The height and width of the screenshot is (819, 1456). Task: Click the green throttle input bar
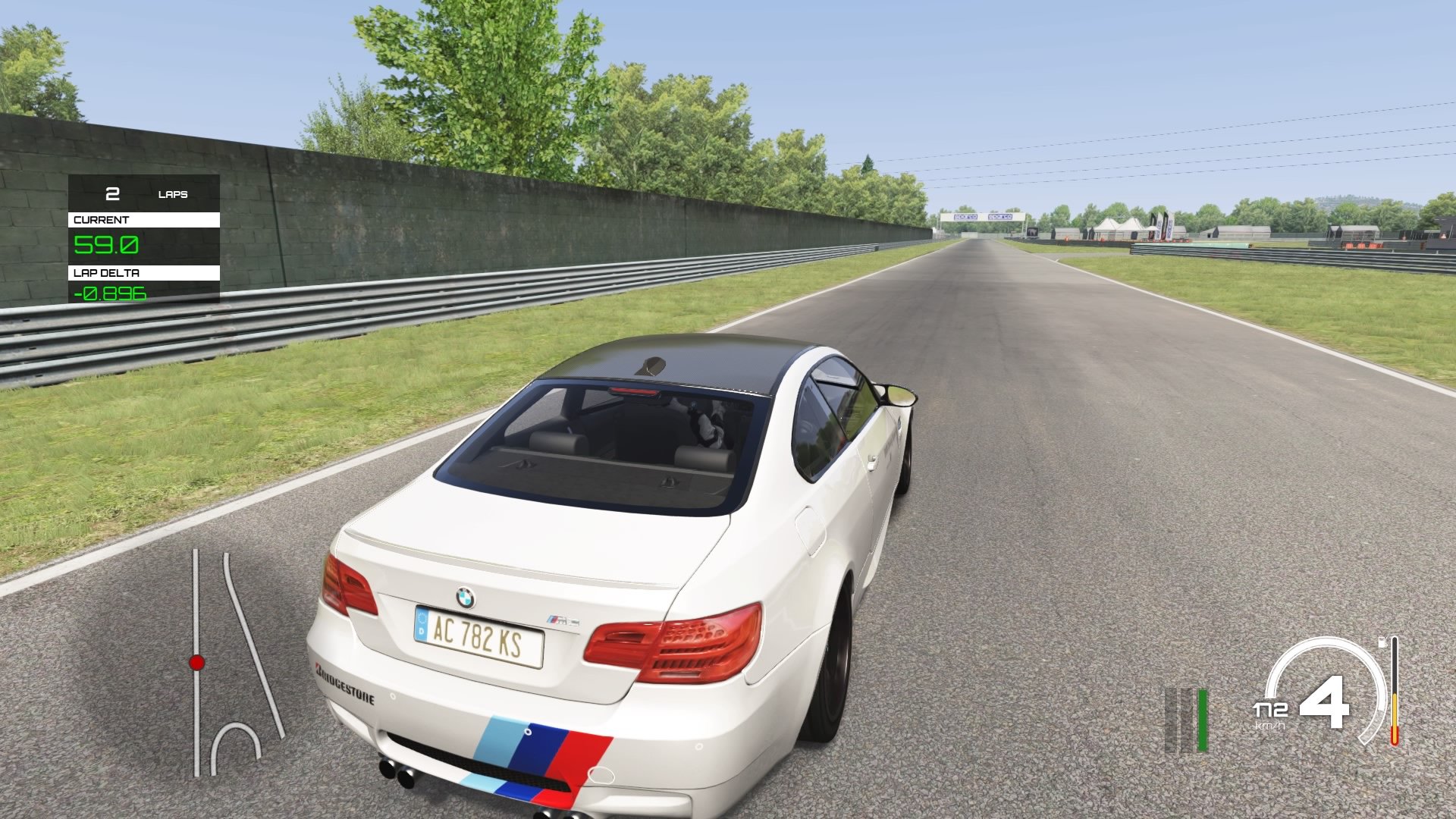pyautogui.click(x=1204, y=720)
